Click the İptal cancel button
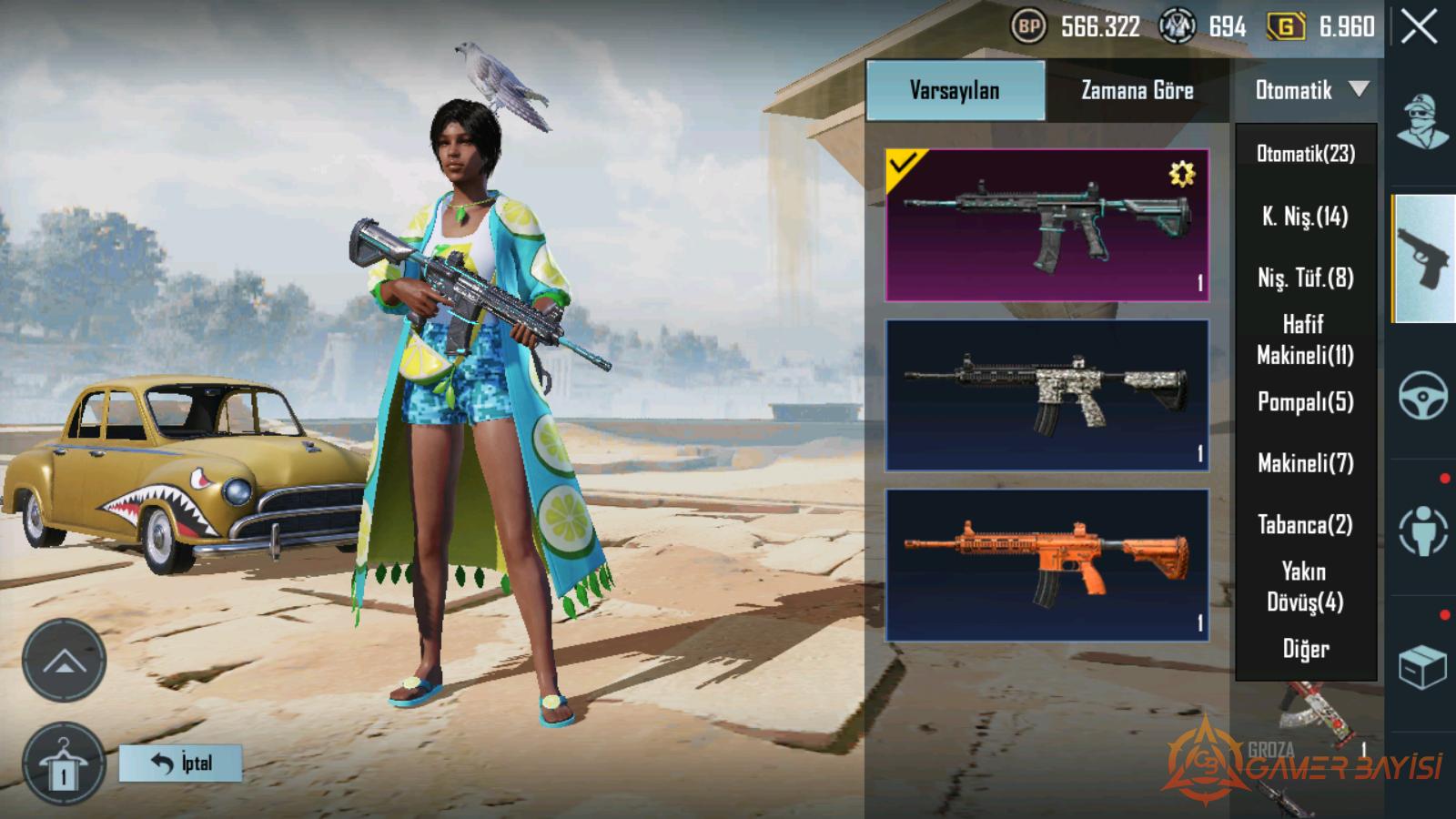Image resolution: width=1456 pixels, height=819 pixels. click(180, 763)
